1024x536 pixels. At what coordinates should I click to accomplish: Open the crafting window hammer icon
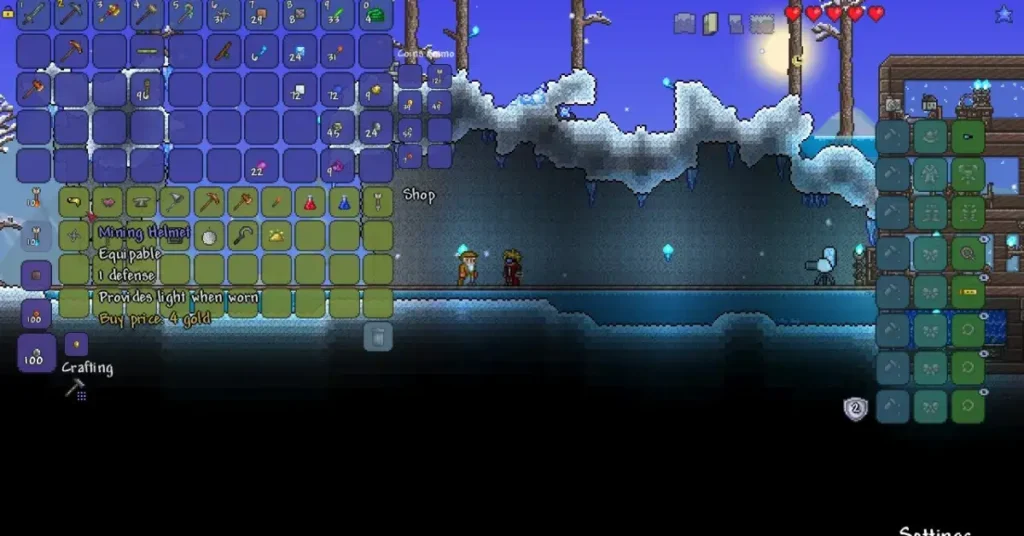[x=74, y=389]
